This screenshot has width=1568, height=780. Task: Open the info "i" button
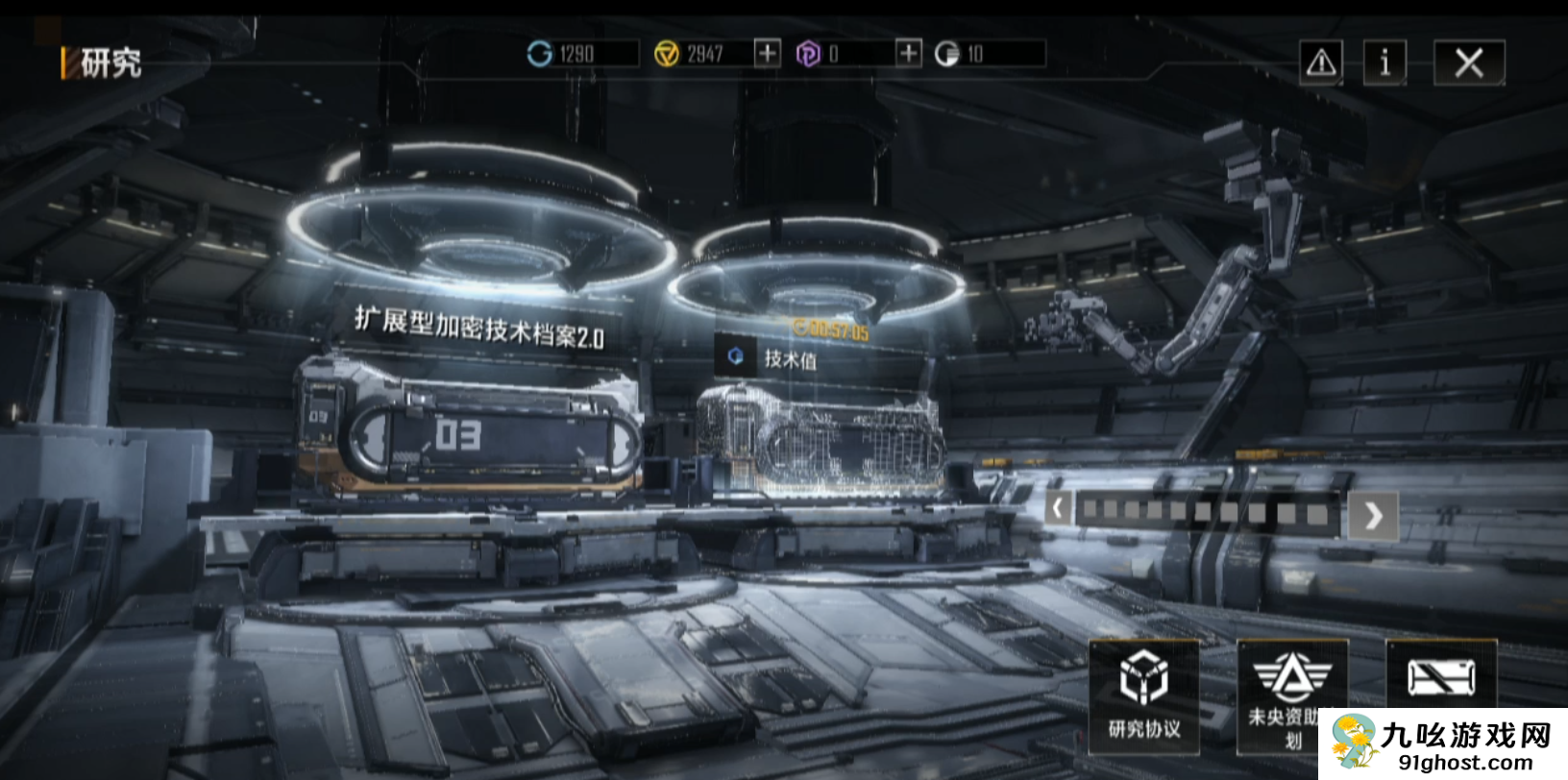coord(1384,63)
